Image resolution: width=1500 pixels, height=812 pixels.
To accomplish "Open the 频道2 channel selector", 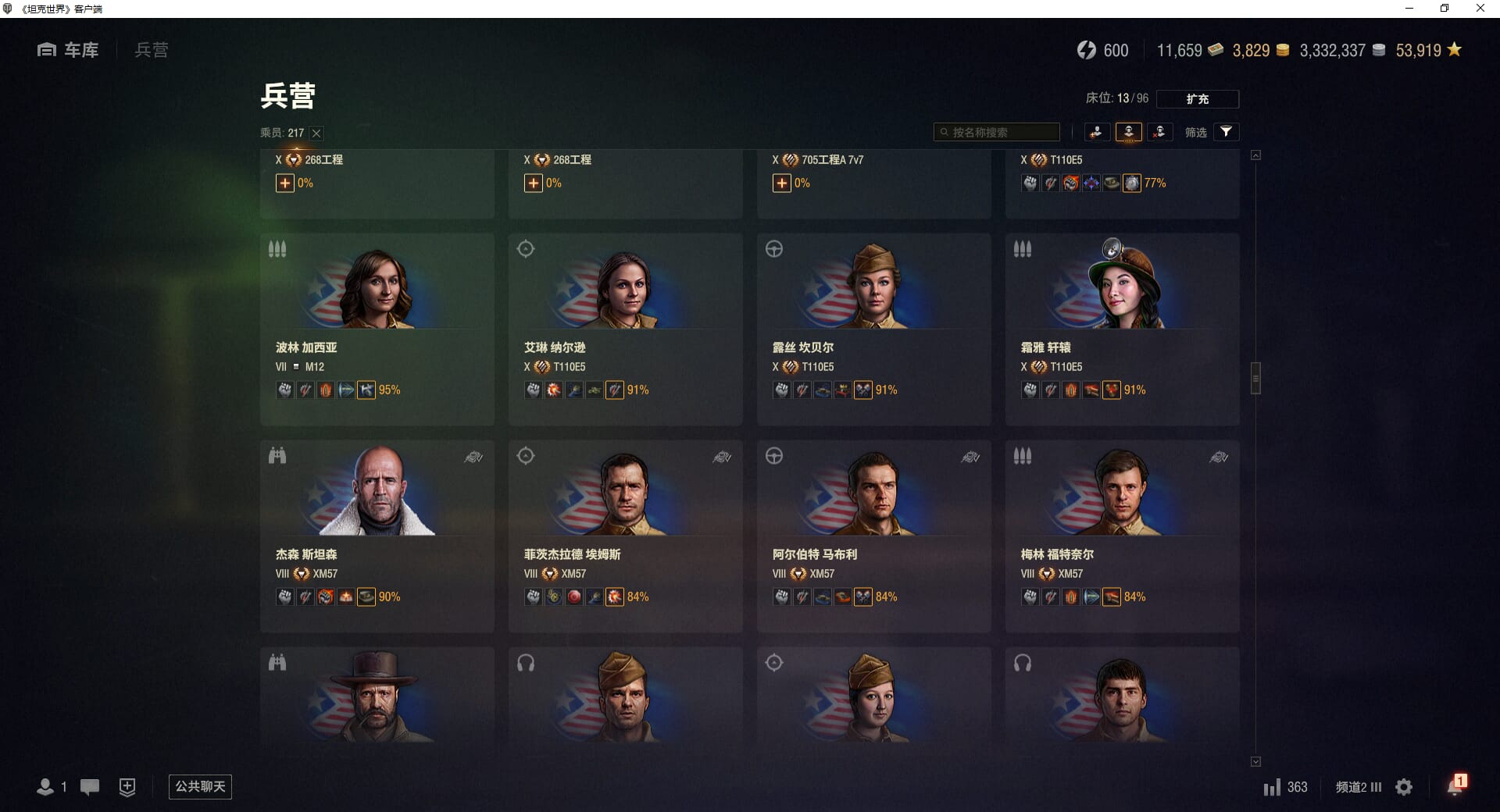I will click(x=1358, y=787).
